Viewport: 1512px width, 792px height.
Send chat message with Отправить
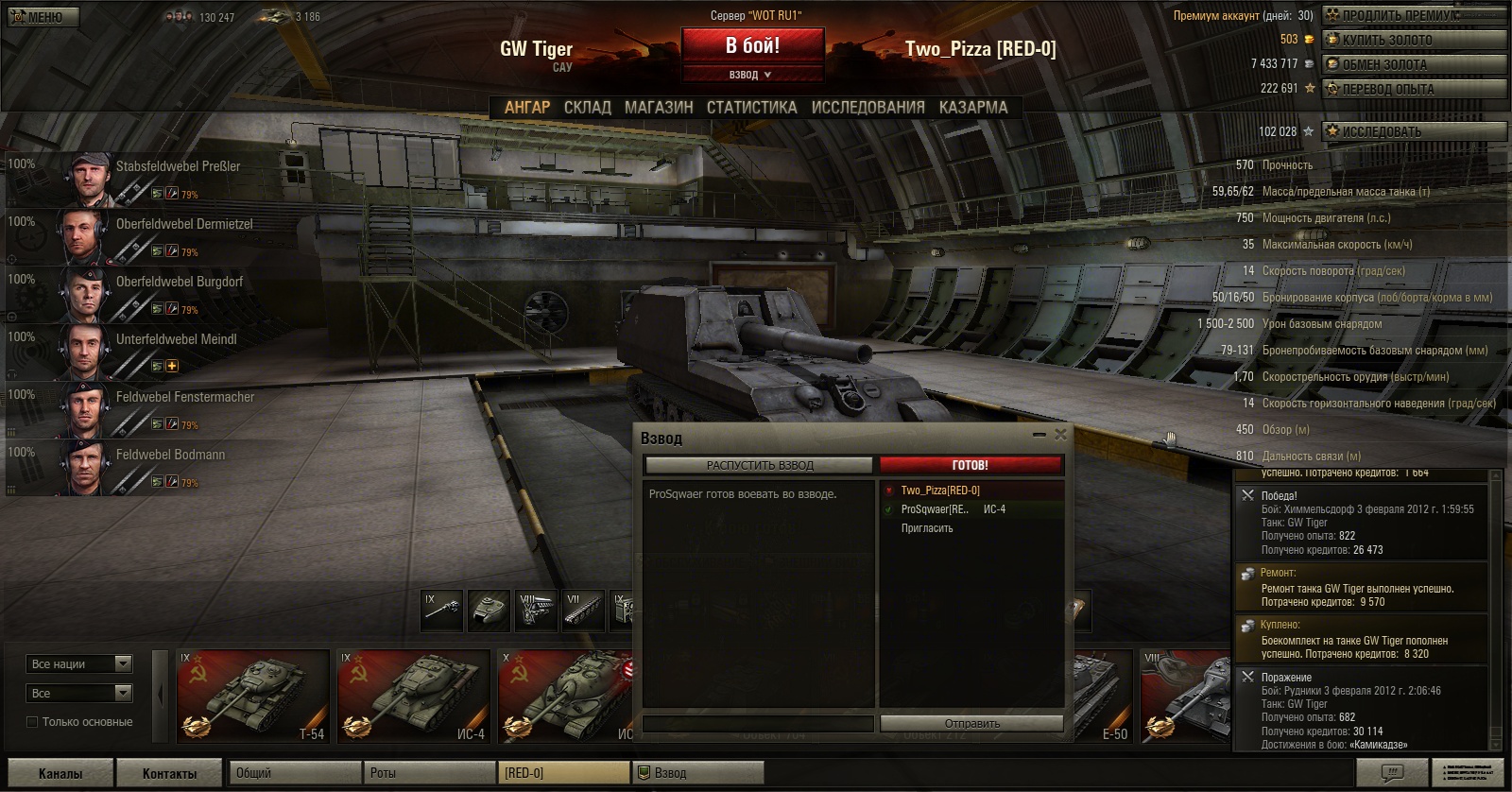tap(971, 723)
